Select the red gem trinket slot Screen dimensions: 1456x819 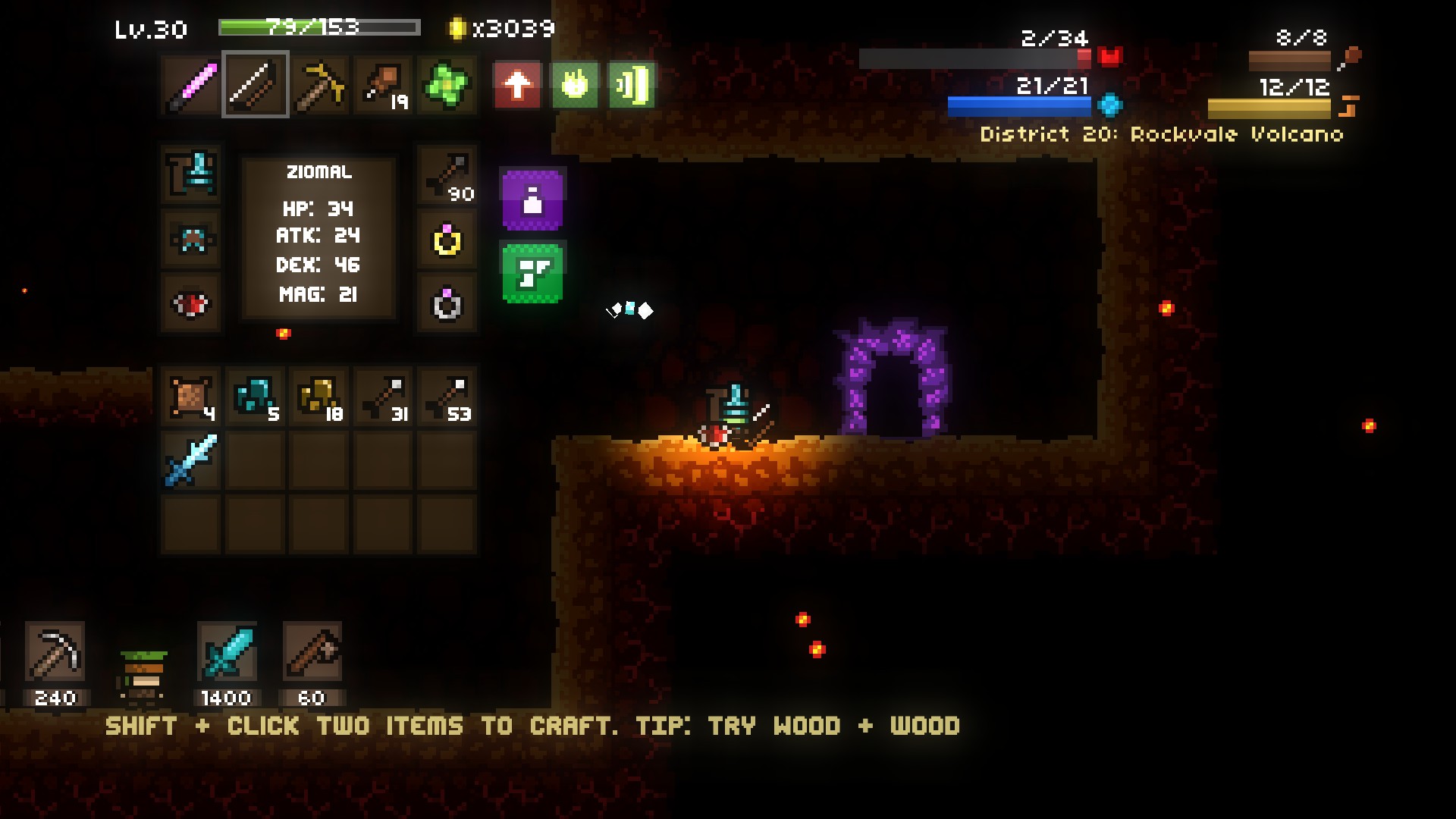tap(192, 304)
